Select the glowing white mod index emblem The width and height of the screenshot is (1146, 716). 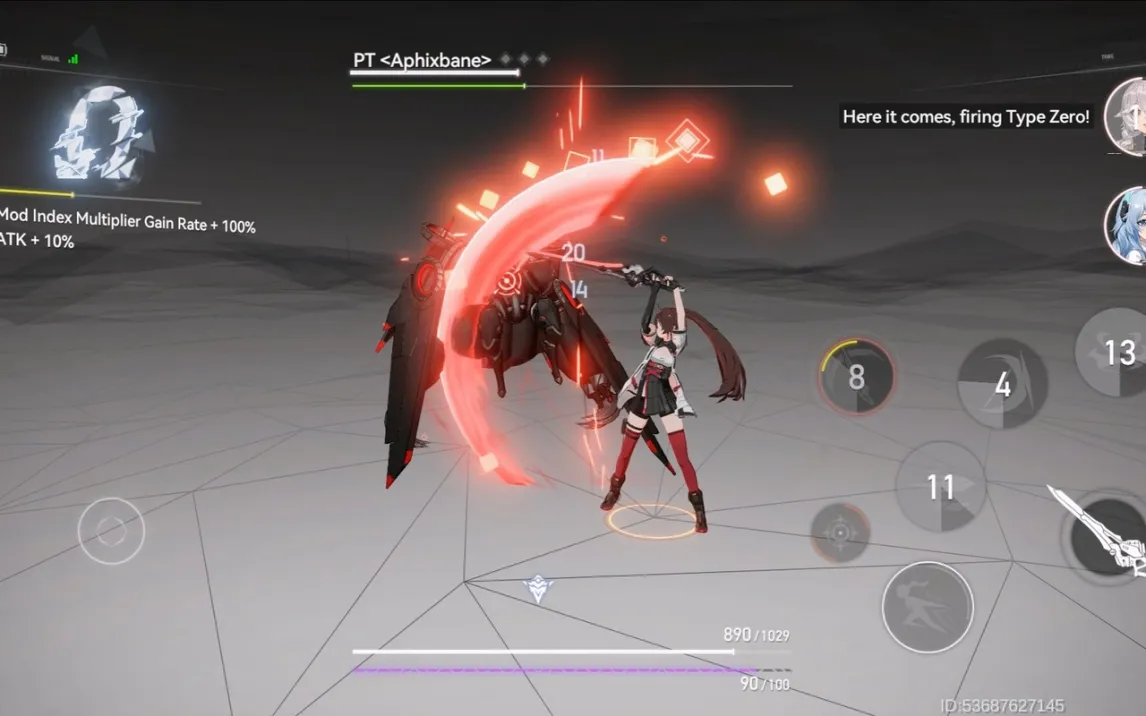point(102,134)
